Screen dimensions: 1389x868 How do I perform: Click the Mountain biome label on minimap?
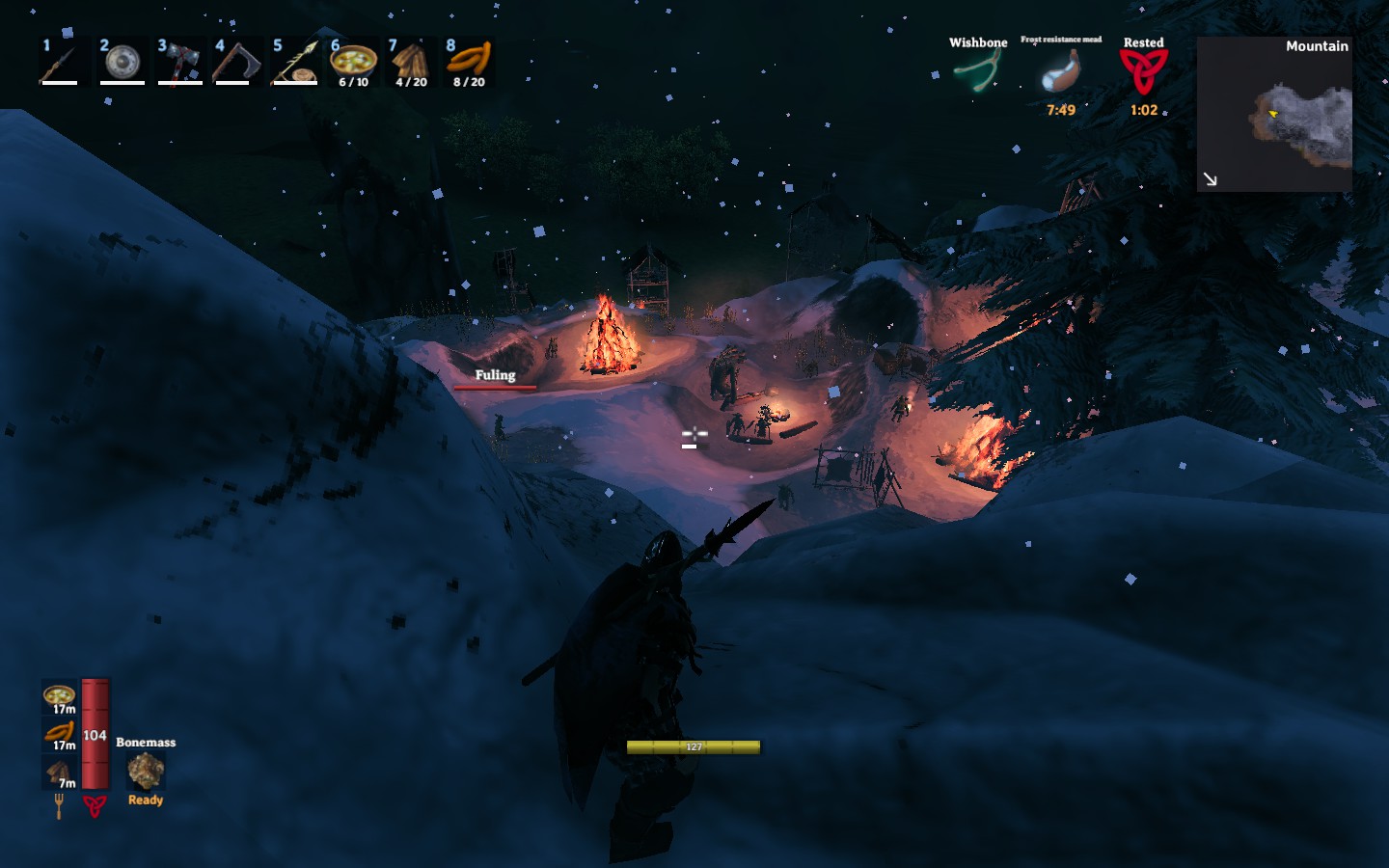[1317, 45]
